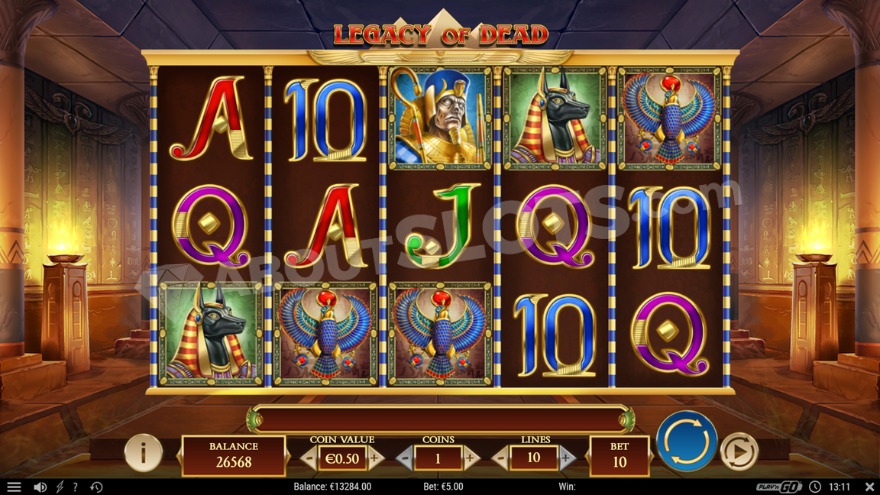This screenshot has width=880, height=495.
Task: Reduce the number of coins
Action: [x=404, y=458]
